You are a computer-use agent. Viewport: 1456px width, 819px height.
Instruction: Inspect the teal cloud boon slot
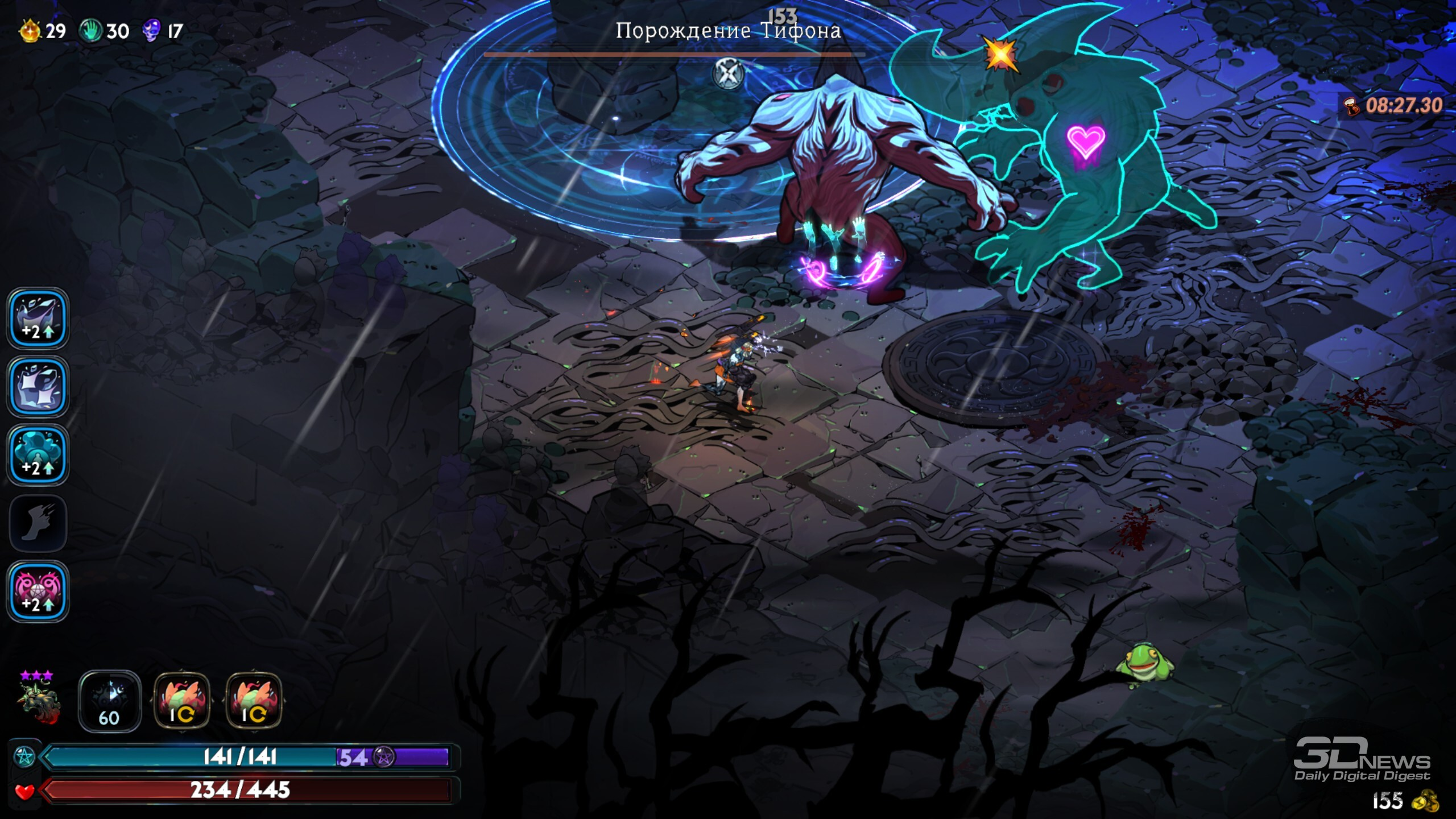tap(38, 455)
